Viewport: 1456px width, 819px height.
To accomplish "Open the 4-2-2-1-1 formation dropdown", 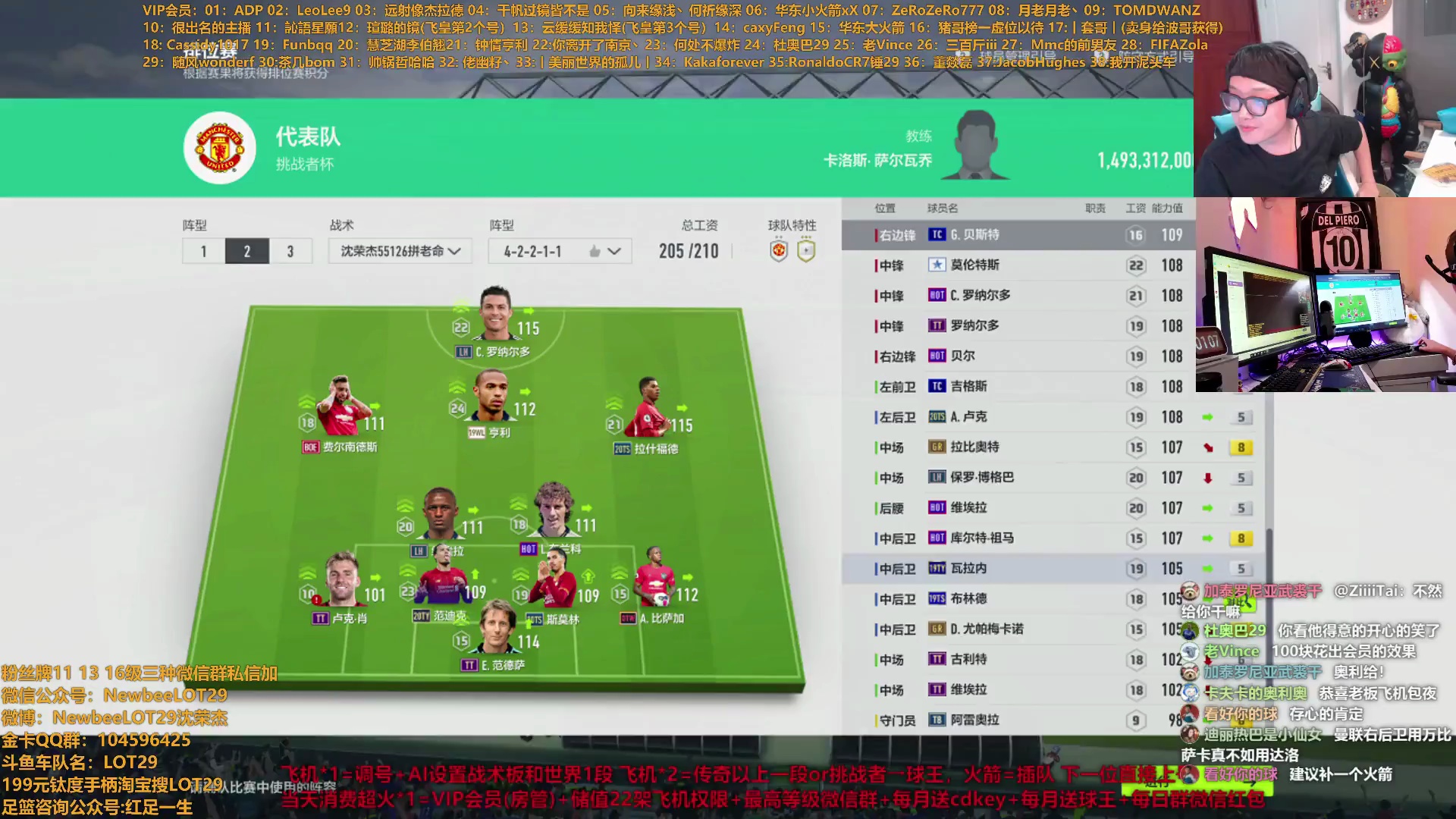I will 560,251.
